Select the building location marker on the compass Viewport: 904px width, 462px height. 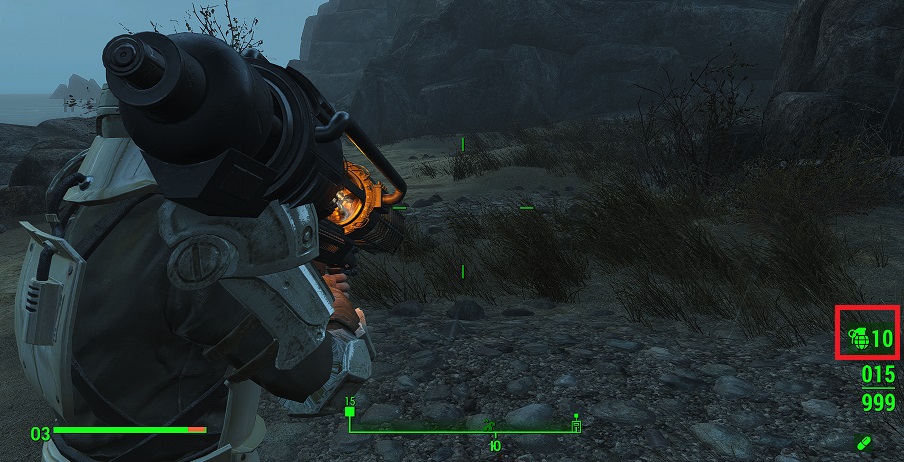pos(577,425)
